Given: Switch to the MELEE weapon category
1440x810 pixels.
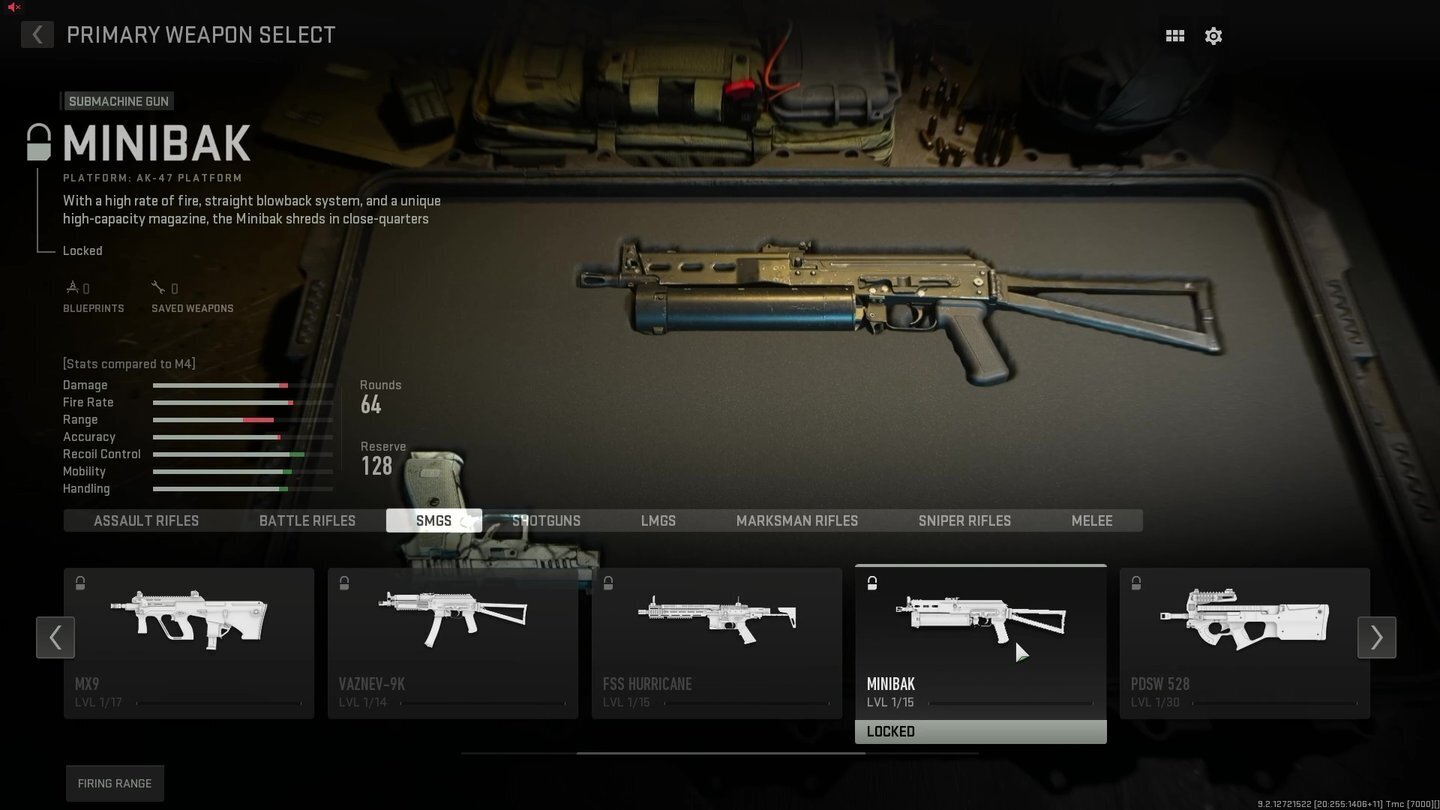Looking at the screenshot, I should 1091,520.
